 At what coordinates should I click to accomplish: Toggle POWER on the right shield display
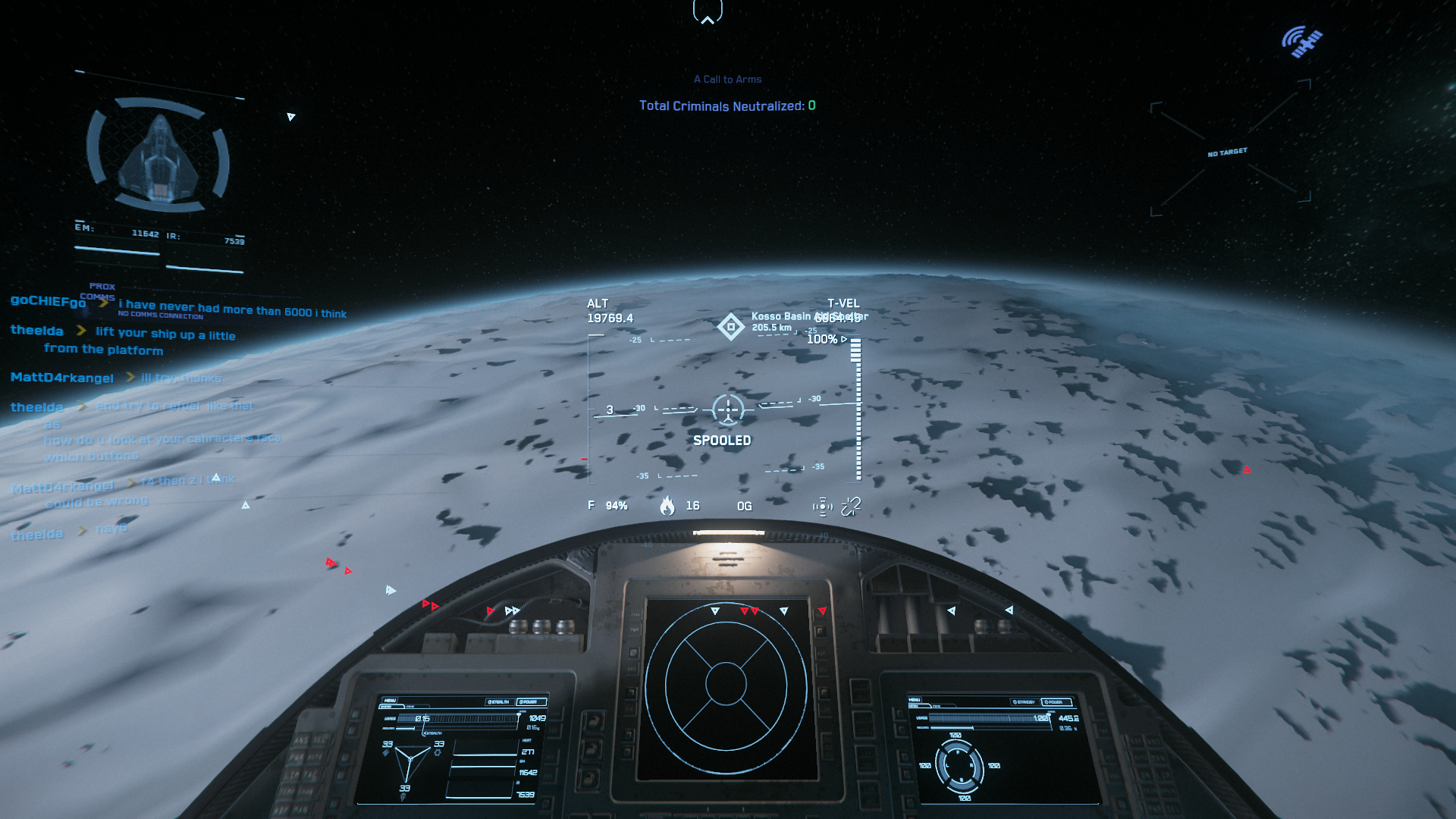tap(1055, 702)
